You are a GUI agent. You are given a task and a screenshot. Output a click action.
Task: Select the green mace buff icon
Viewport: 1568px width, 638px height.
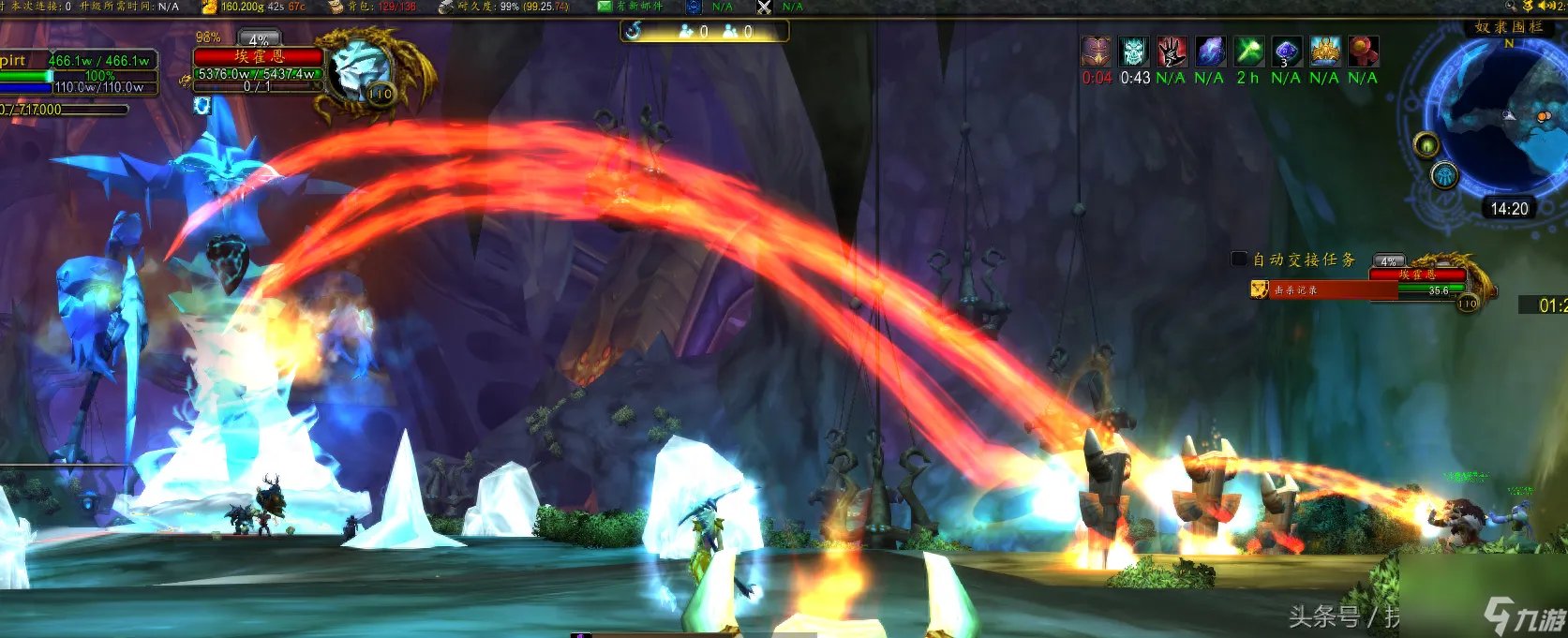(x=1248, y=51)
